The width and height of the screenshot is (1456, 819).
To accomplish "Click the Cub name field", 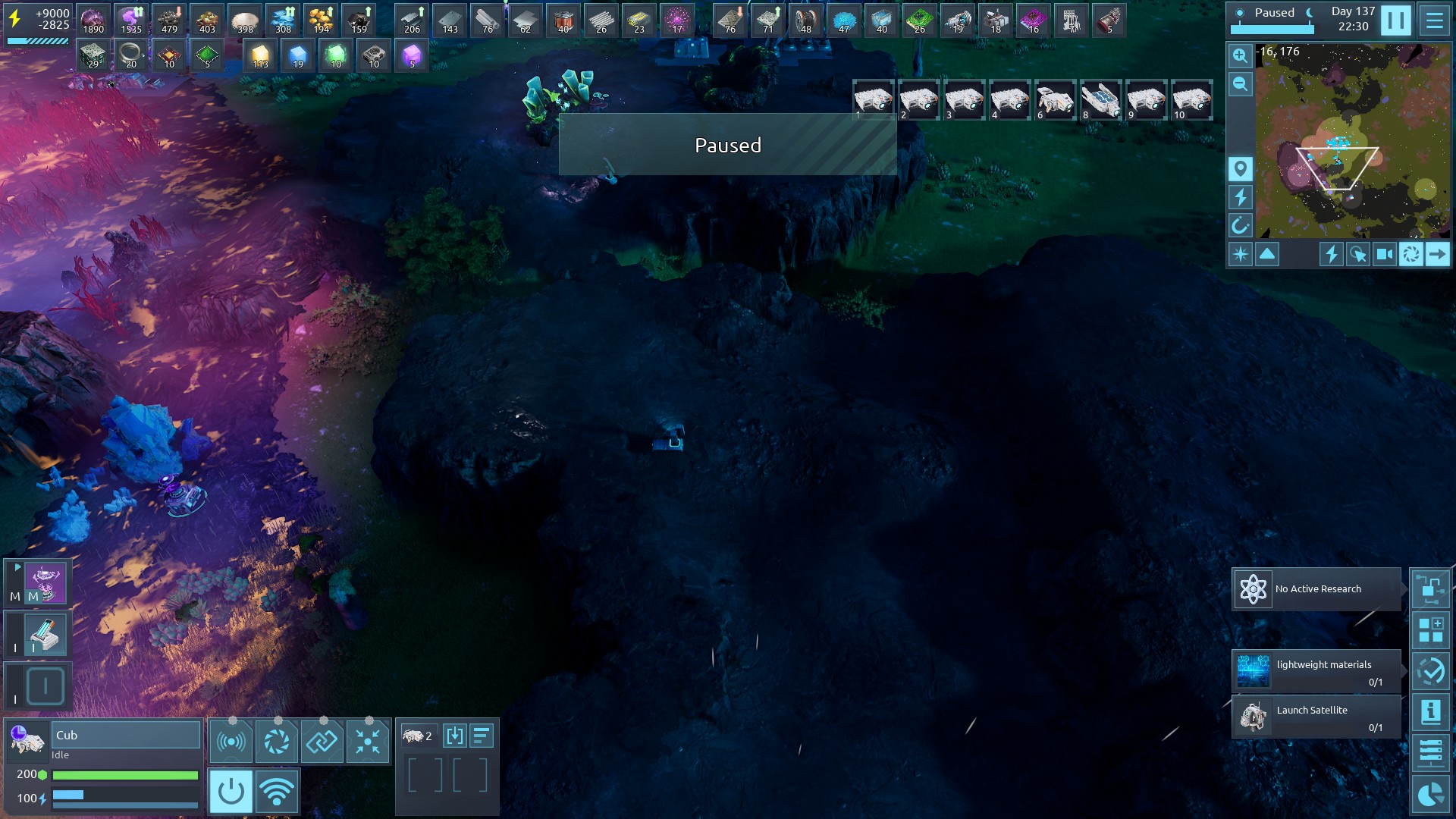I will [x=125, y=735].
